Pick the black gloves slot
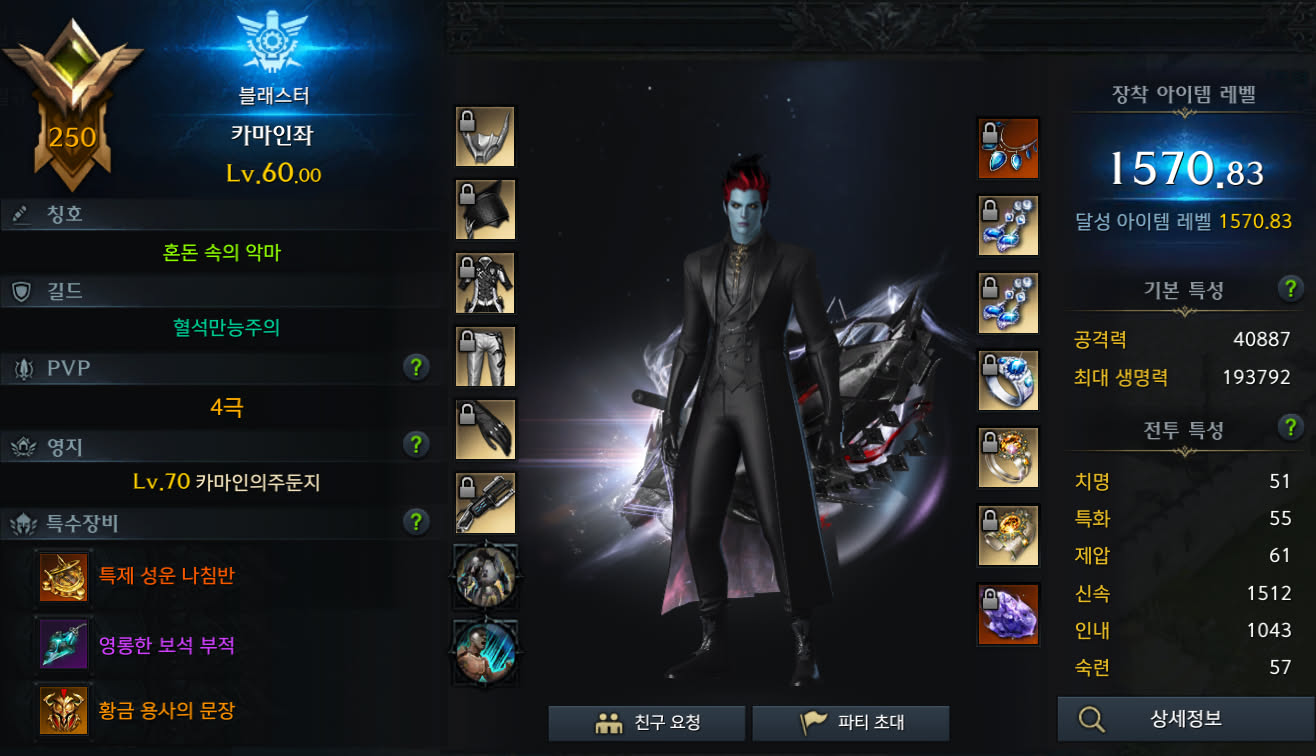This screenshot has height=756, width=1316. click(485, 429)
